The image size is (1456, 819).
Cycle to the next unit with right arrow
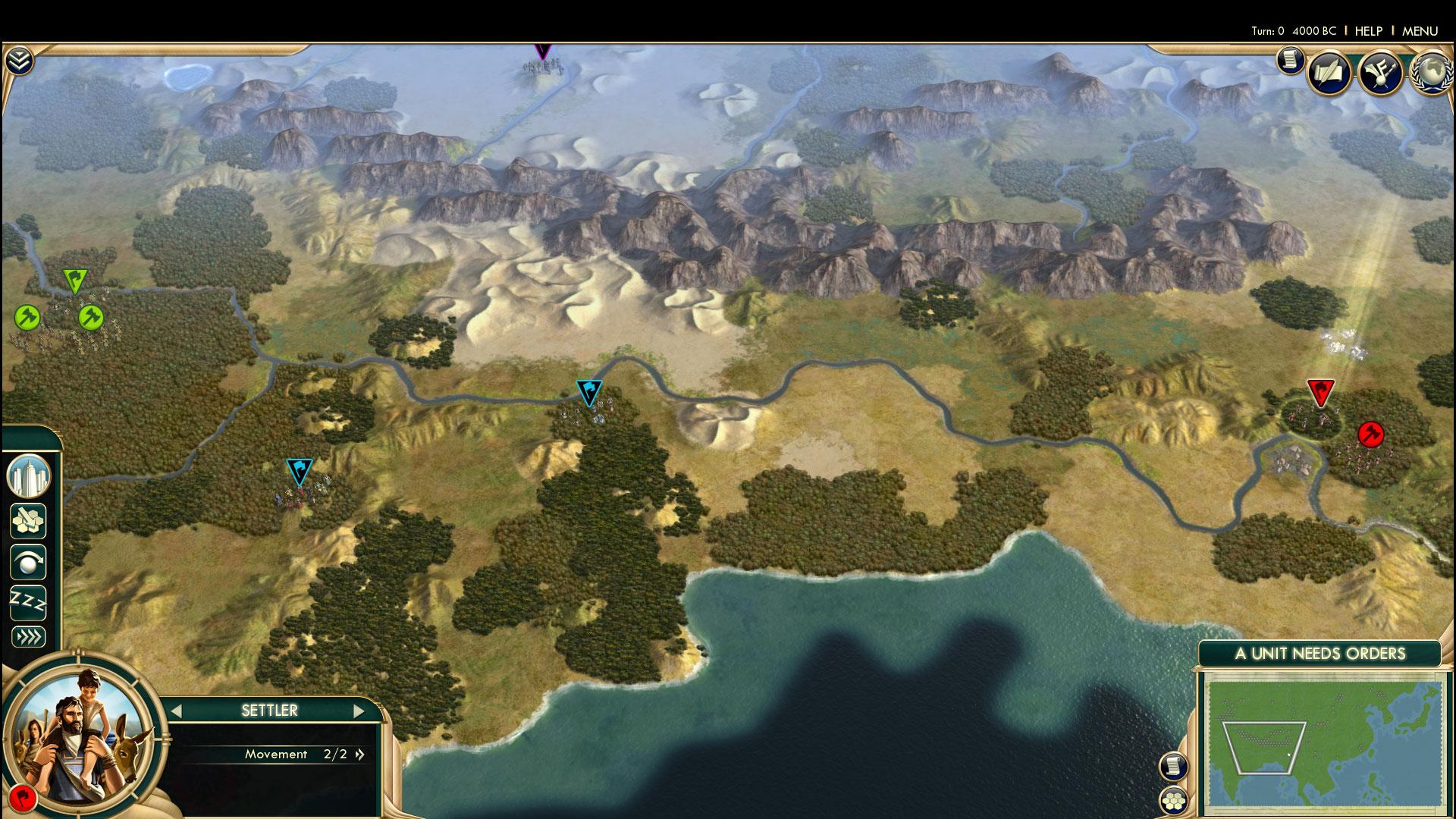(x=359, y=711)
